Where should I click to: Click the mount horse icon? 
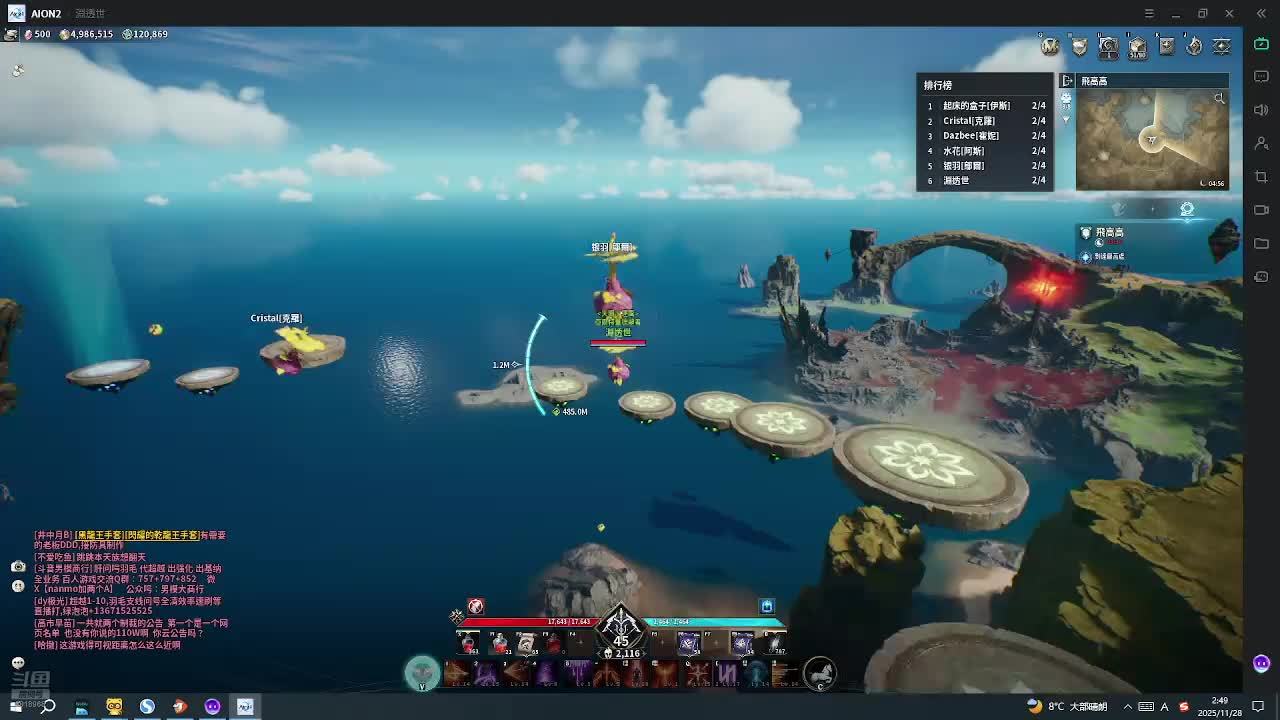click(819, 674)
